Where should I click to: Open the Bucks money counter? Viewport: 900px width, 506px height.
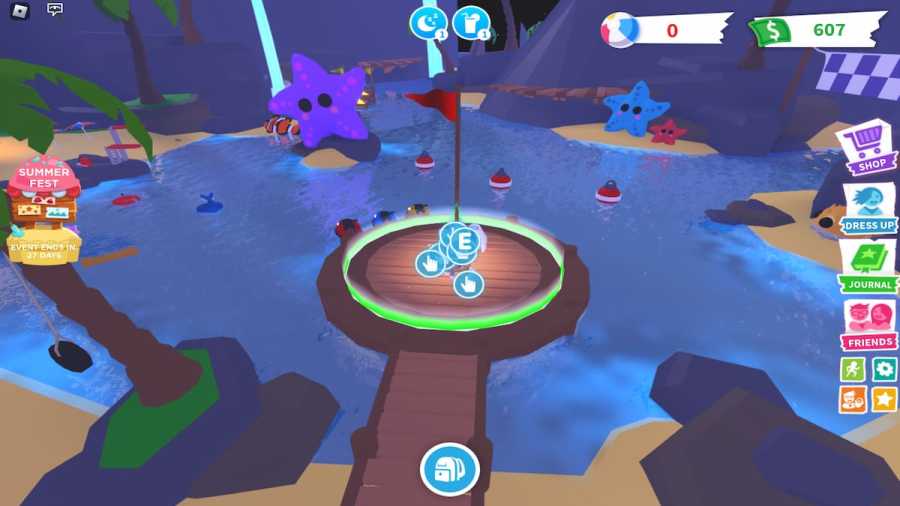(x=815, y=30)
